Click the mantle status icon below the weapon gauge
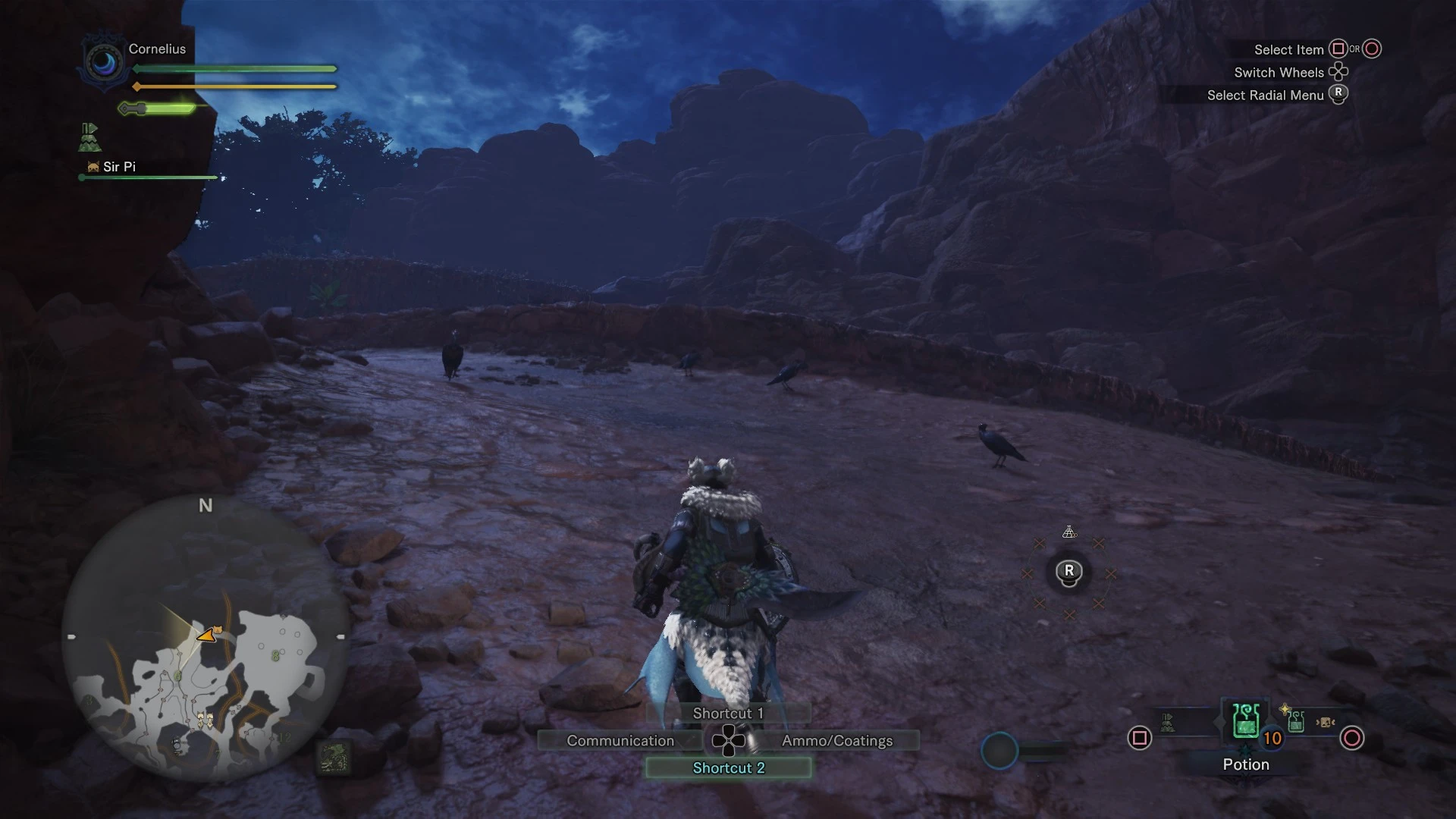This screenshot has height=819, width=1456. pyautogui.click(x=89, y=137)
